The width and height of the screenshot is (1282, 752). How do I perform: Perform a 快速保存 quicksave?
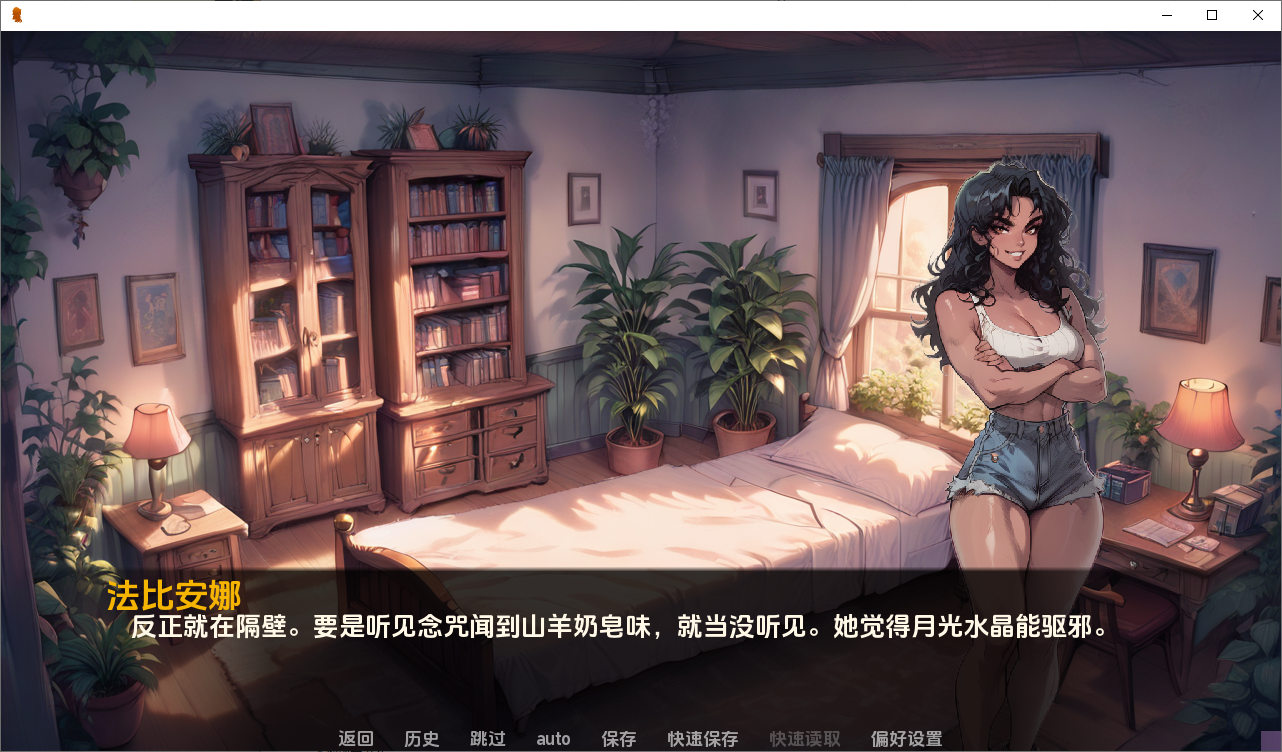(701, 739)
